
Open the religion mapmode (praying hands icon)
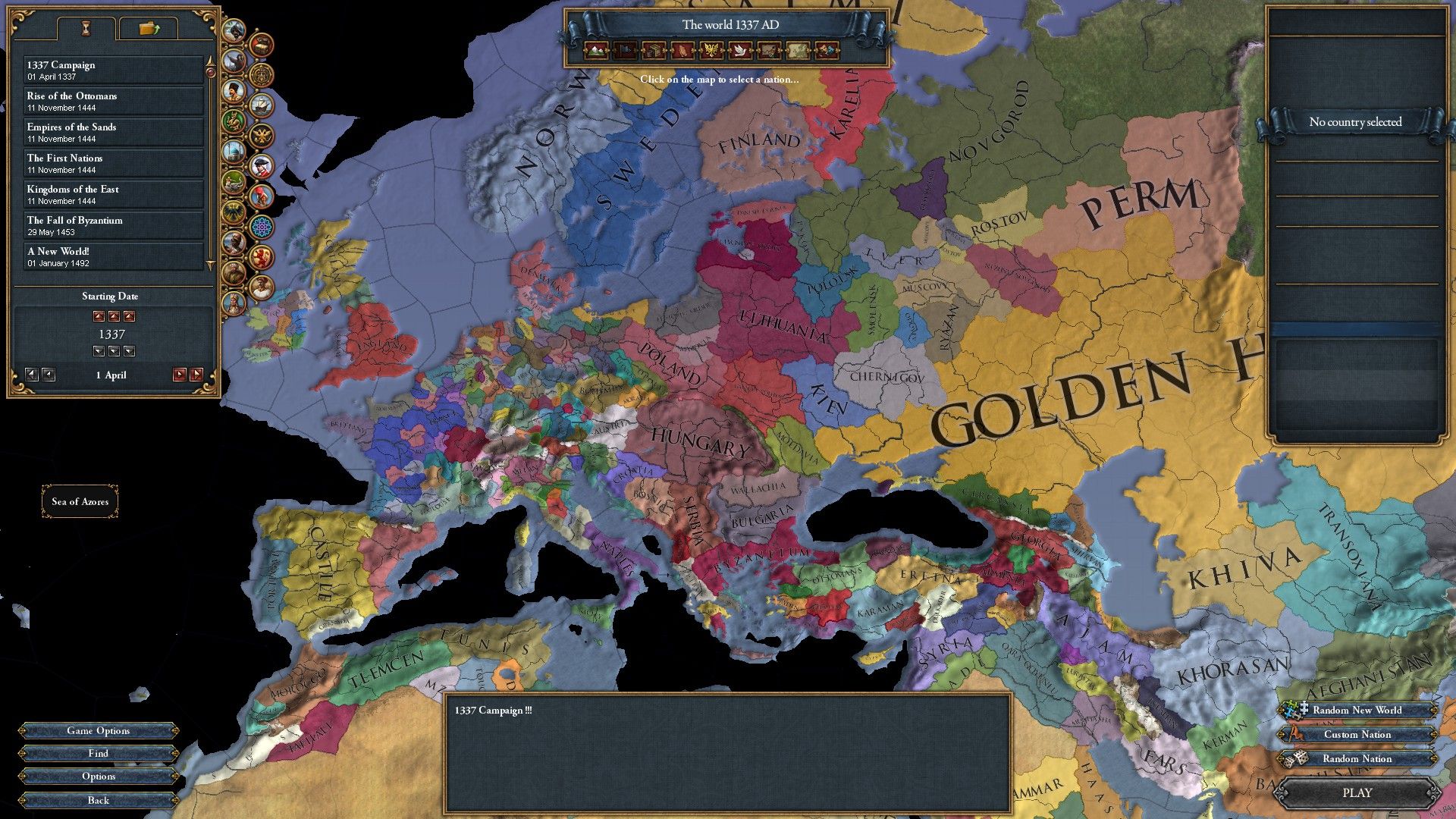682,52
